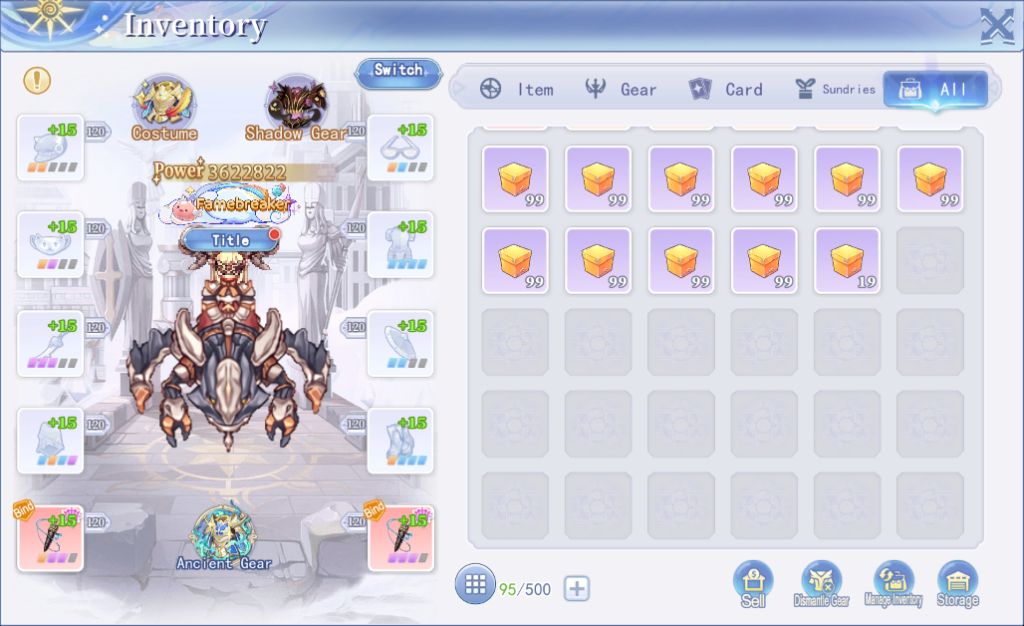
Task: Expand inventory capacity with the plus button
Action: (x=576, y=589)
